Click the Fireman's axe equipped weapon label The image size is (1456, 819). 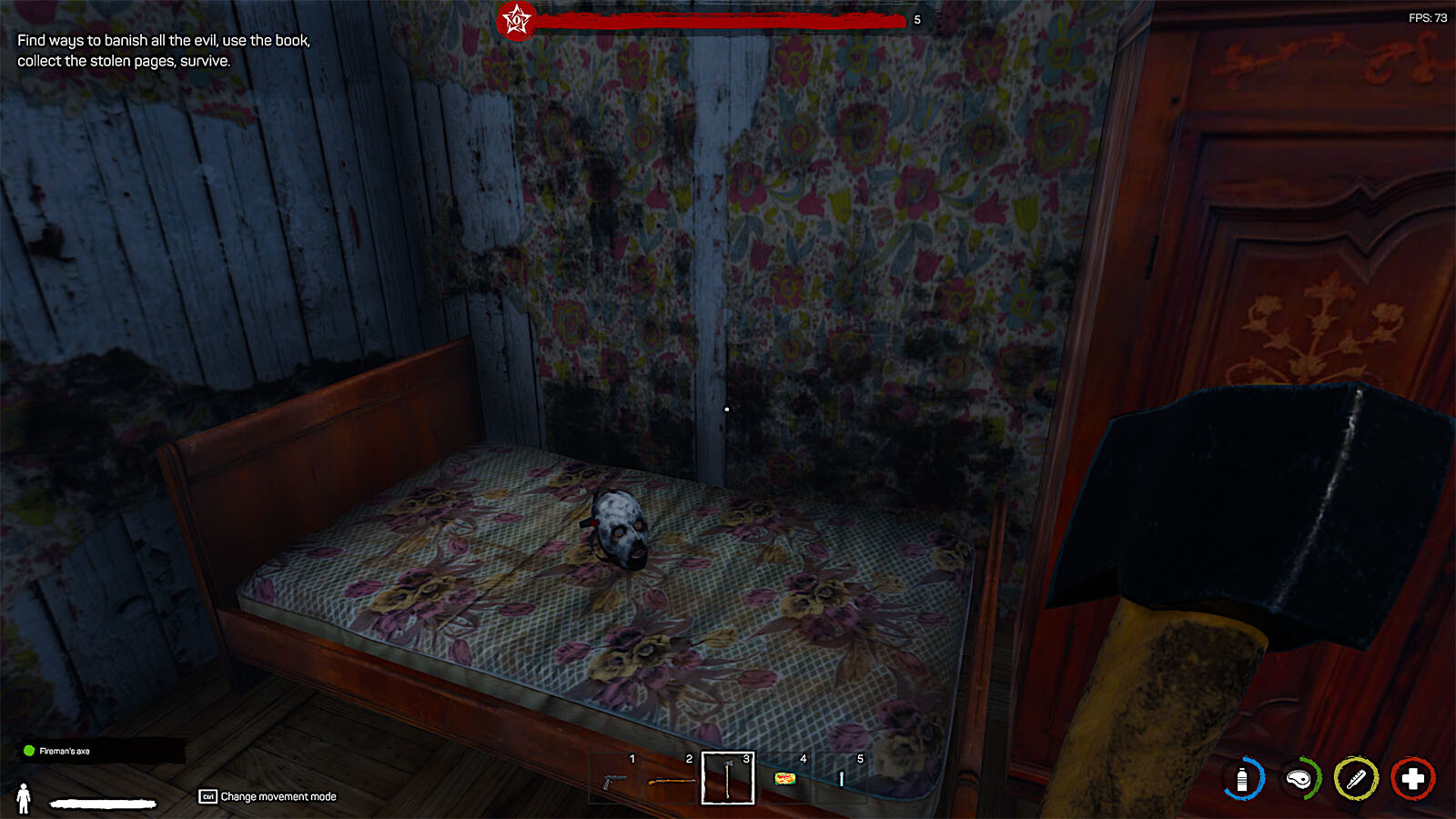coord(65,751)
